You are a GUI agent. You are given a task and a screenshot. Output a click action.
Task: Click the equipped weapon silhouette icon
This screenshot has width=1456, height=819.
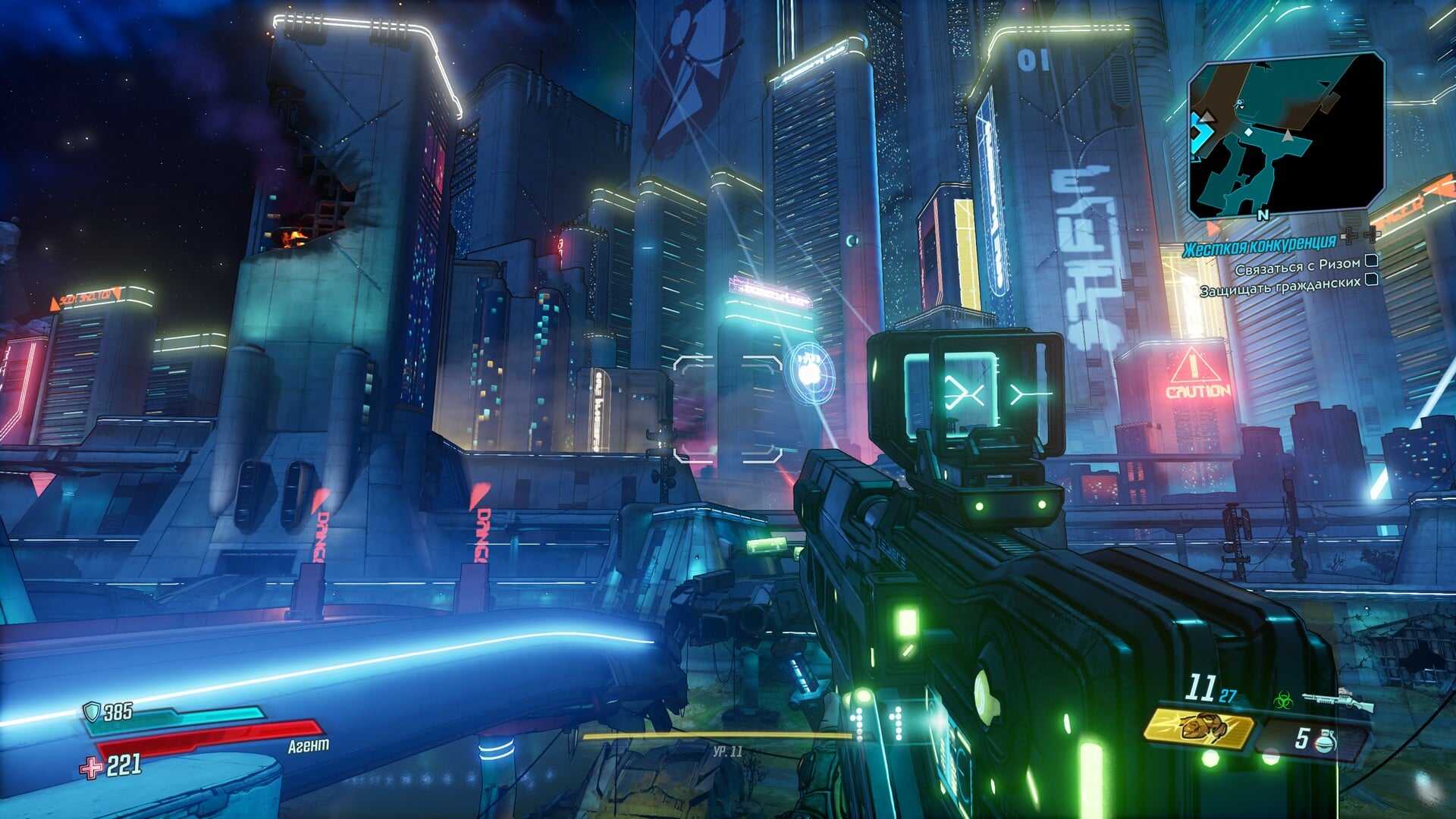pyautogui.click(x=1338, y=700)
